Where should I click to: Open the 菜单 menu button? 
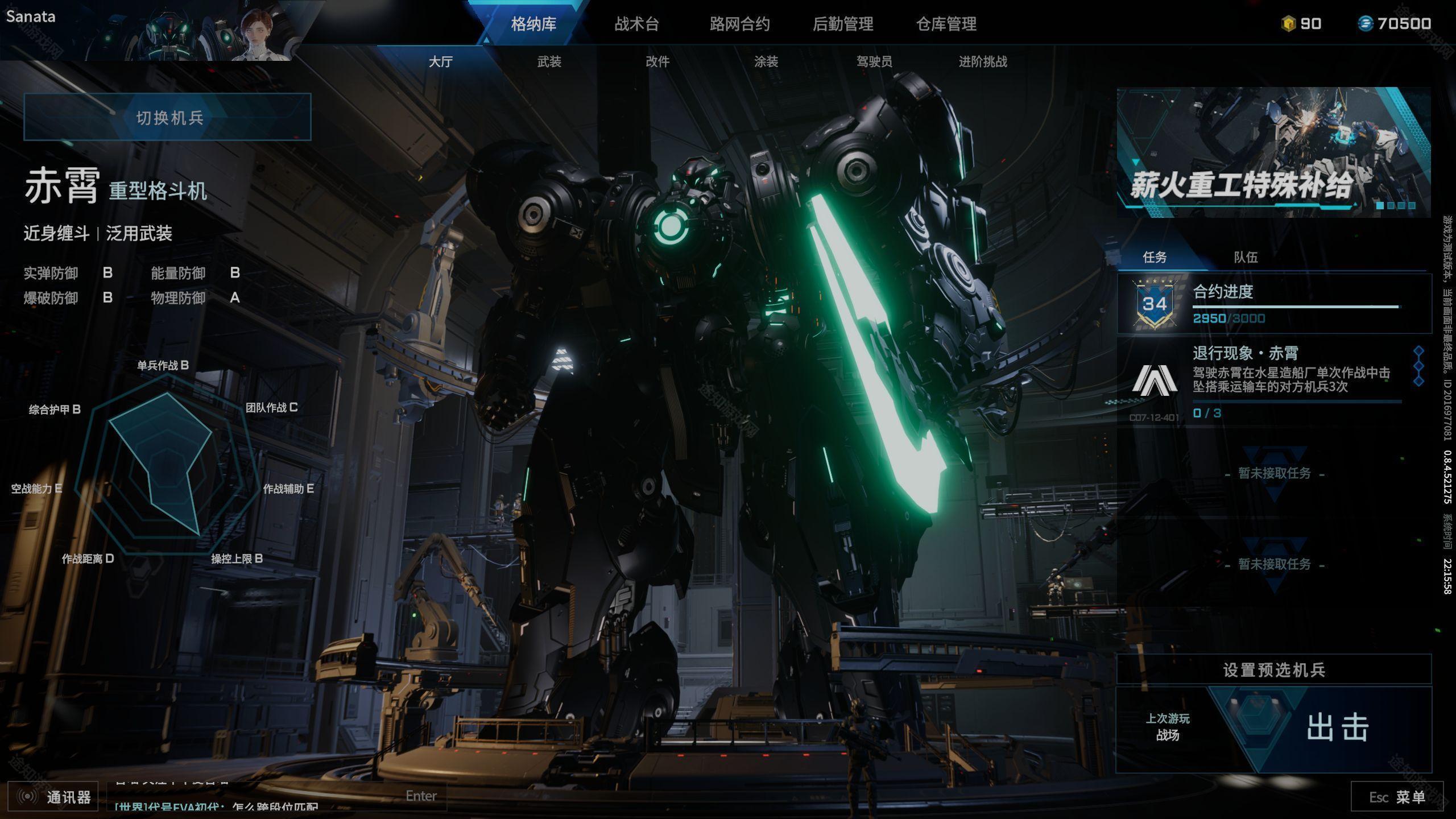[x=1397, y=797]
